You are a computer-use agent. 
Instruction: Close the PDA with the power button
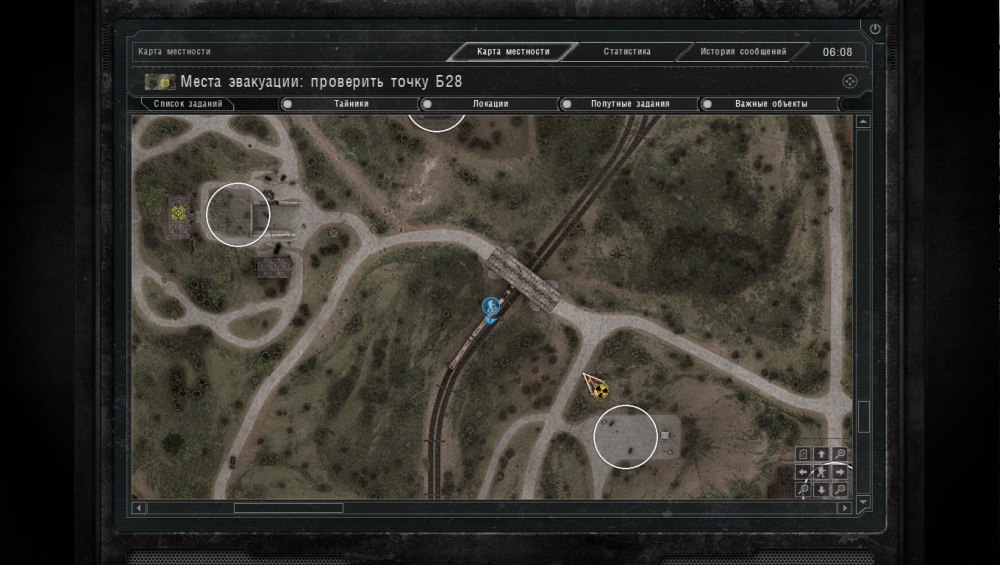876,30
